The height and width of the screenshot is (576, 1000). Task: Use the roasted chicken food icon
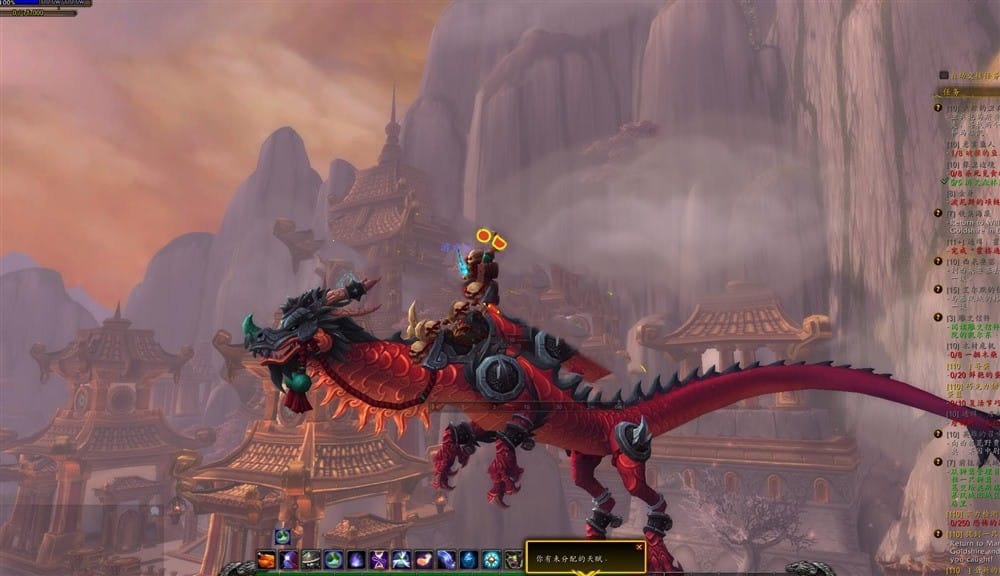(266, 560)
